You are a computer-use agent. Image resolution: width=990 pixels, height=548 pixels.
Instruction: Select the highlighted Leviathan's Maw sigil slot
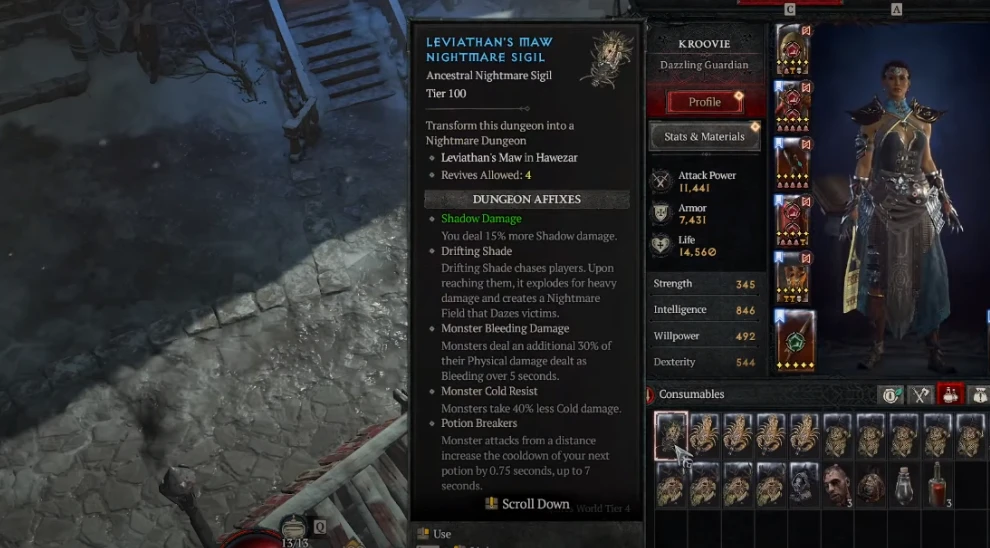coord(671,435)
